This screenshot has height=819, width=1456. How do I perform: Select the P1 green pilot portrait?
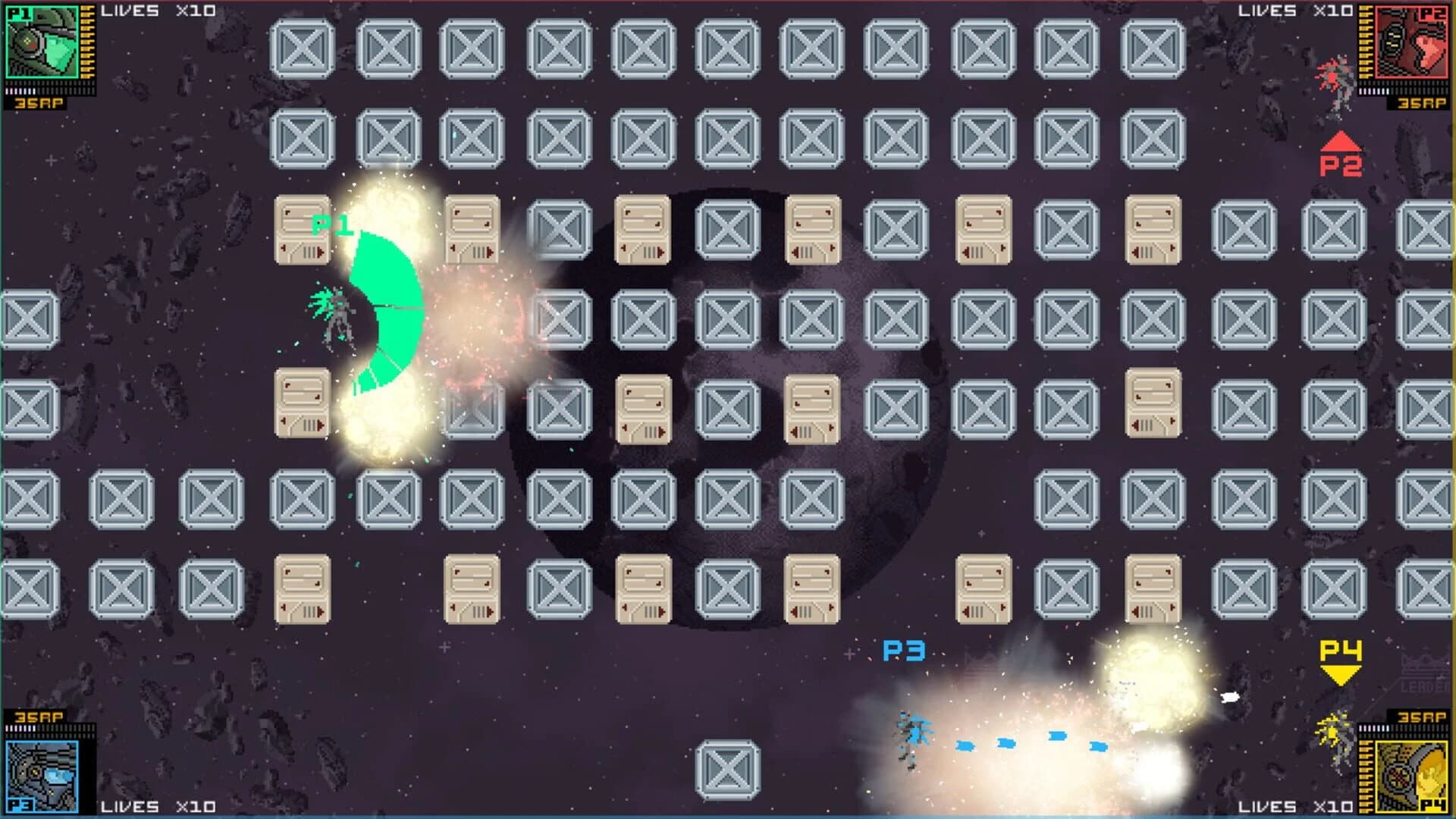[x=42, y=42]
